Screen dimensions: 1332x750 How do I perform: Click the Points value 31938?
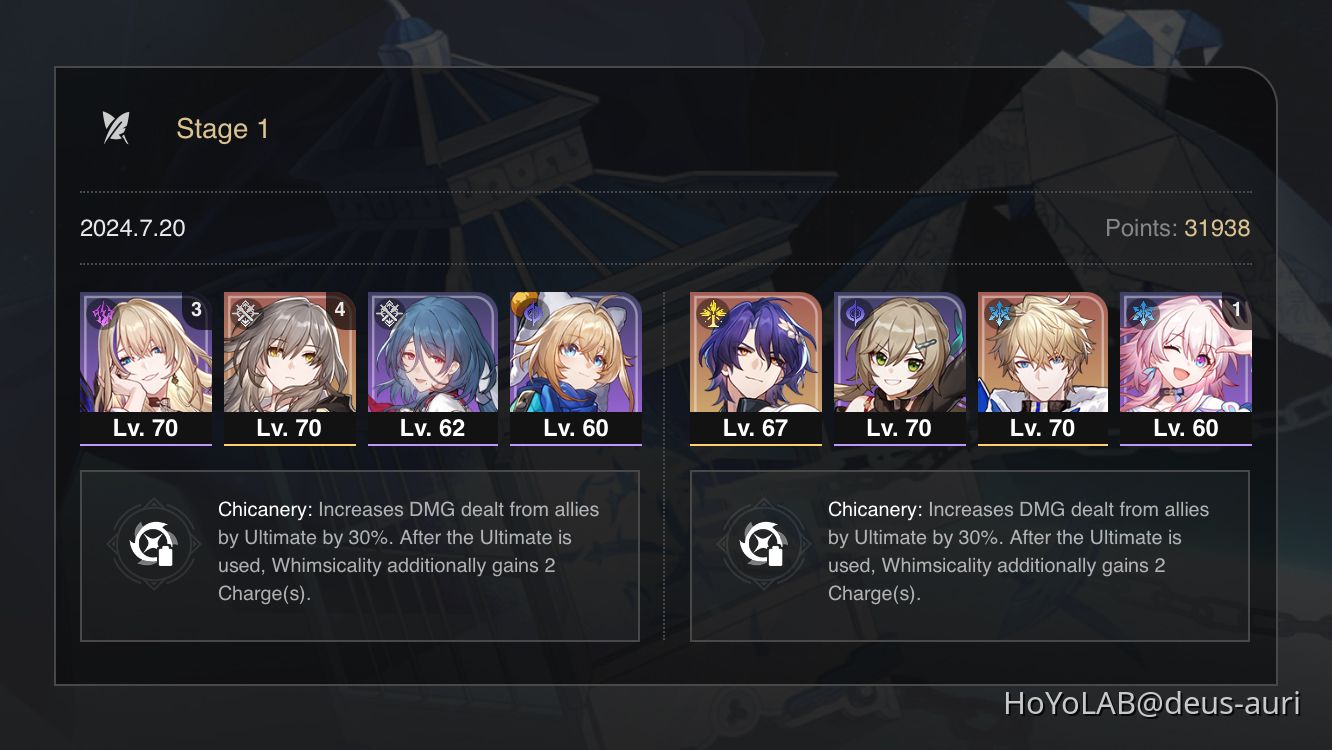[x=1215, y=228]
